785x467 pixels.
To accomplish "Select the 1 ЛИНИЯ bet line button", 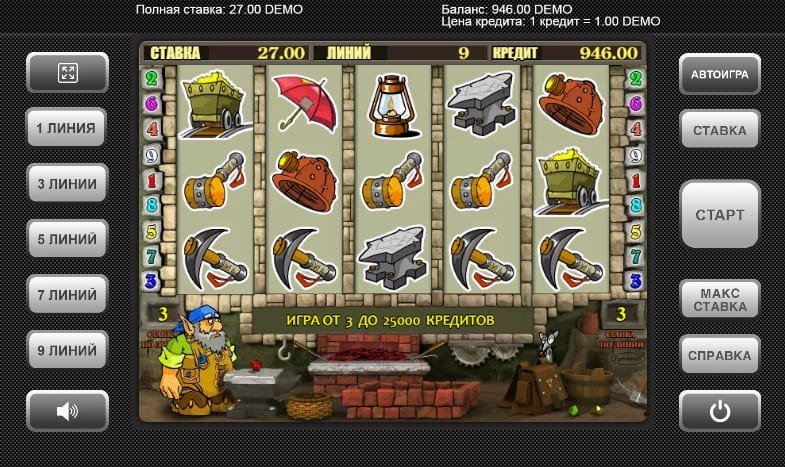I will pos(67,128).
